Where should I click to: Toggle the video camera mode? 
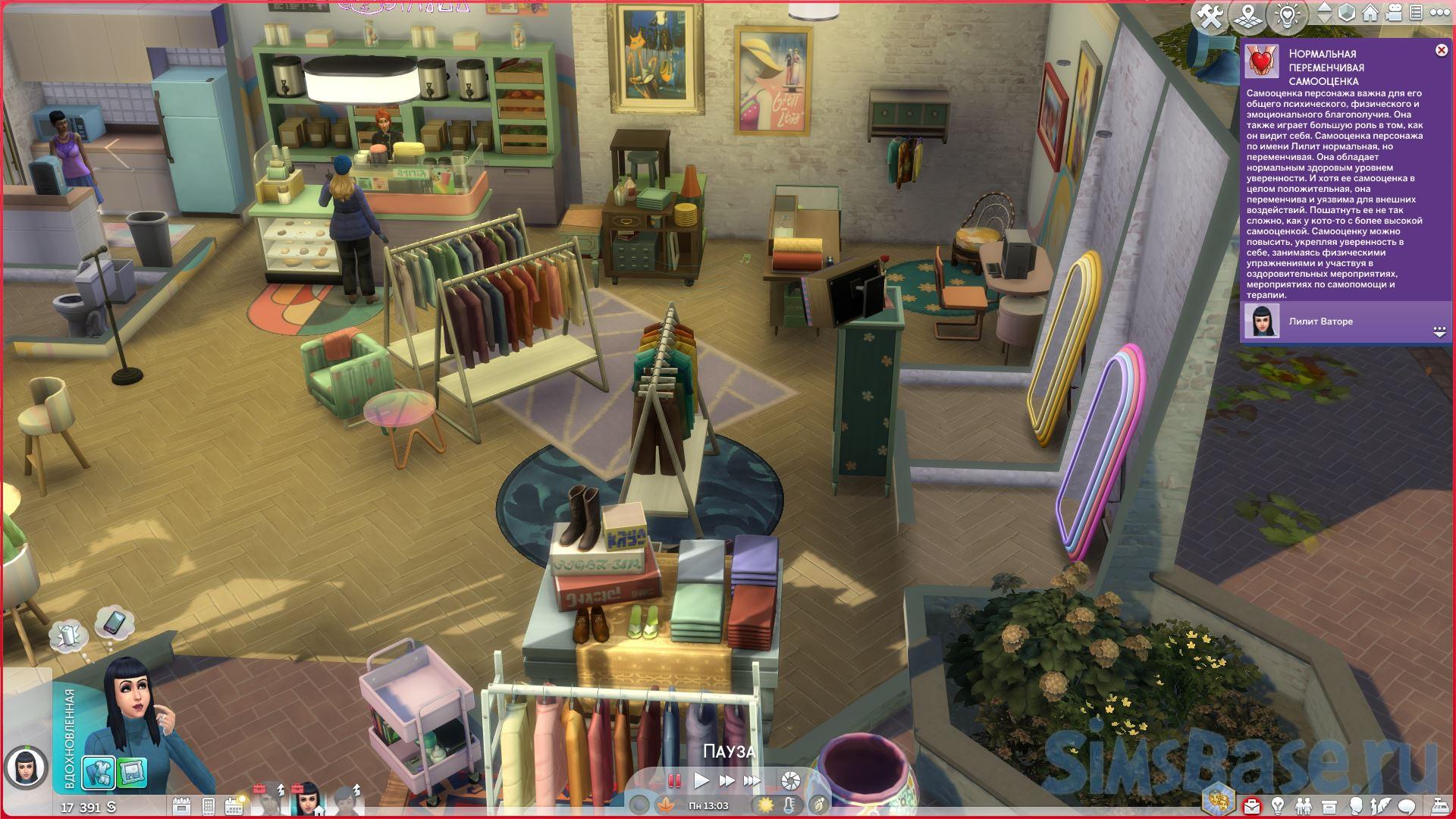1394,14
